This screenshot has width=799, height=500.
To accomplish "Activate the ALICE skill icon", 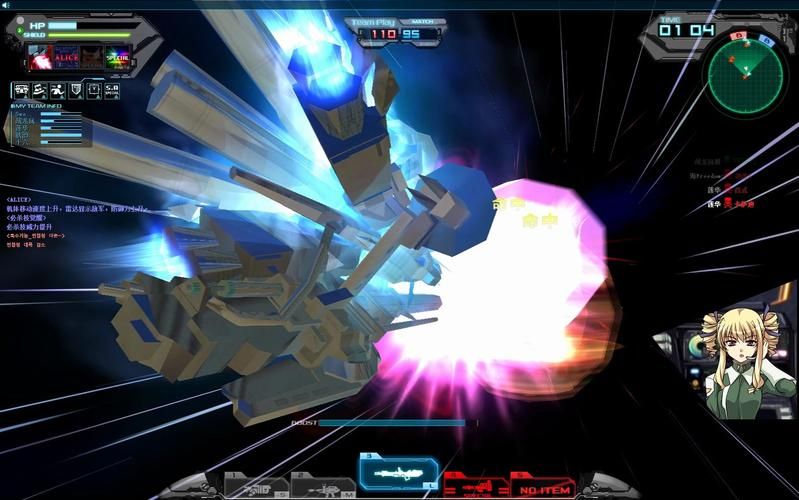I will click(66, 56).
